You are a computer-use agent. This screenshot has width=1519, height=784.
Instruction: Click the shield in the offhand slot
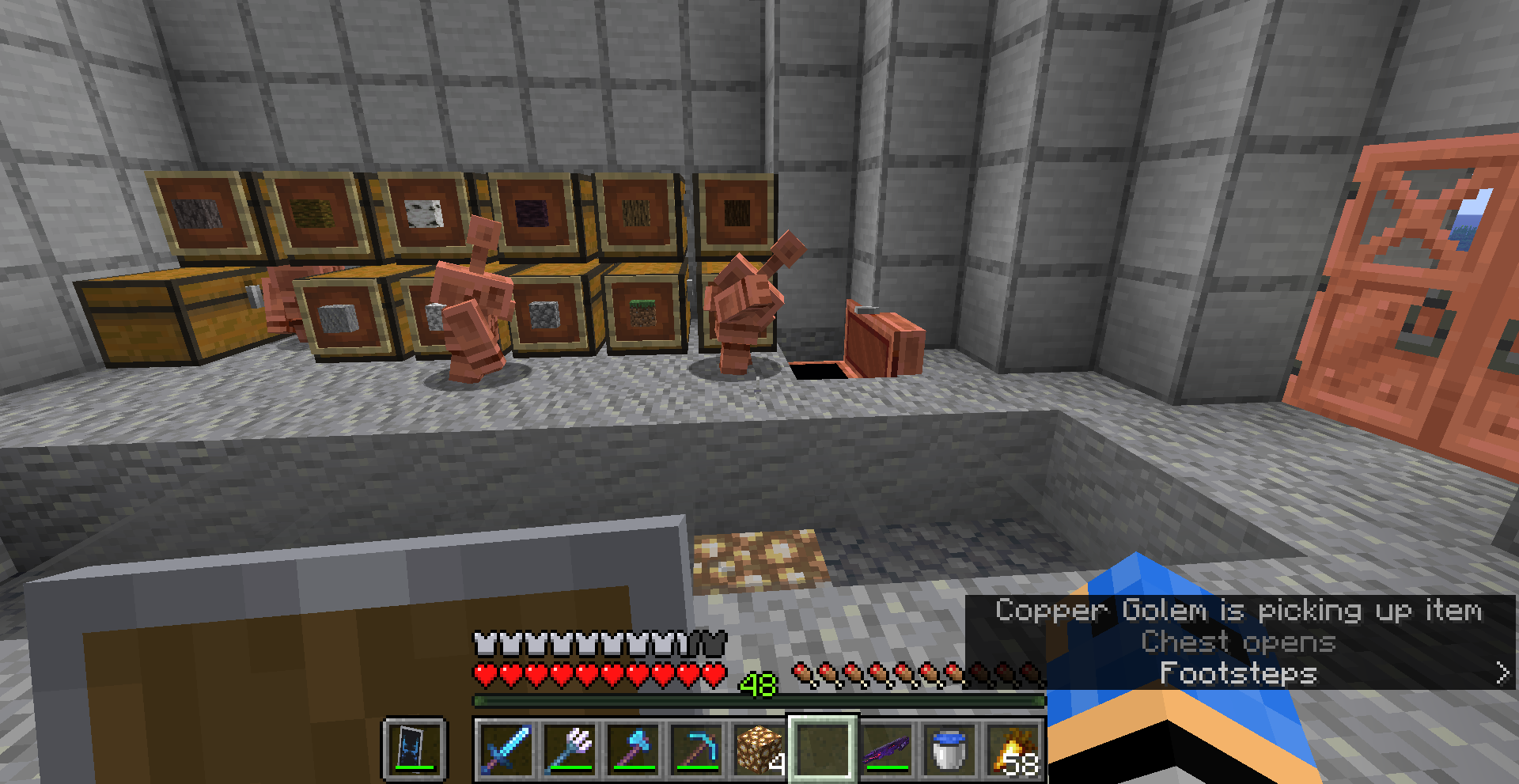click(x=415, y=750)
